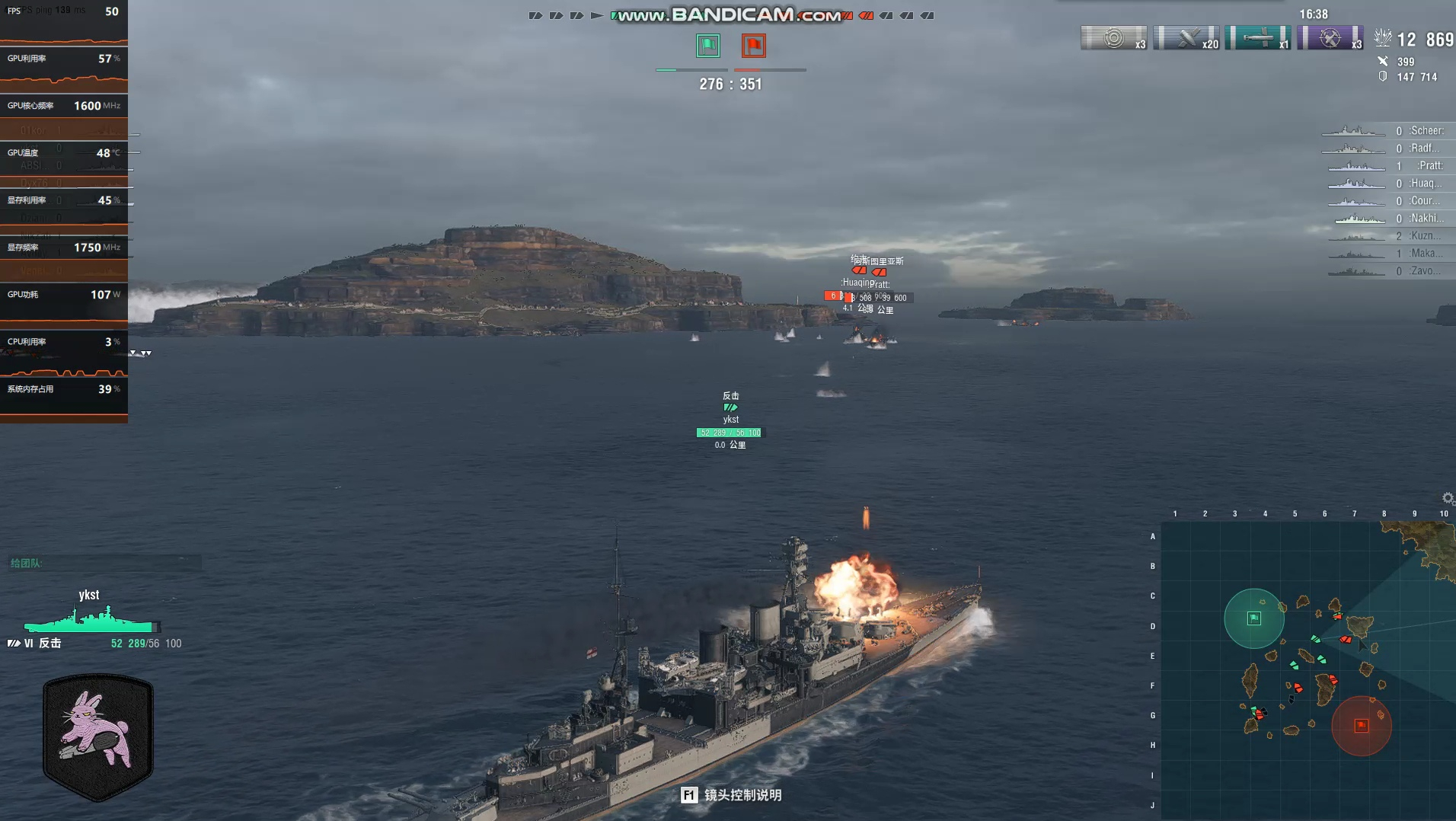The width and height of the screenshot is (1456, 821).
Task: Click the grey x3 target hits ribbon
Action: tap(1113, 38)
